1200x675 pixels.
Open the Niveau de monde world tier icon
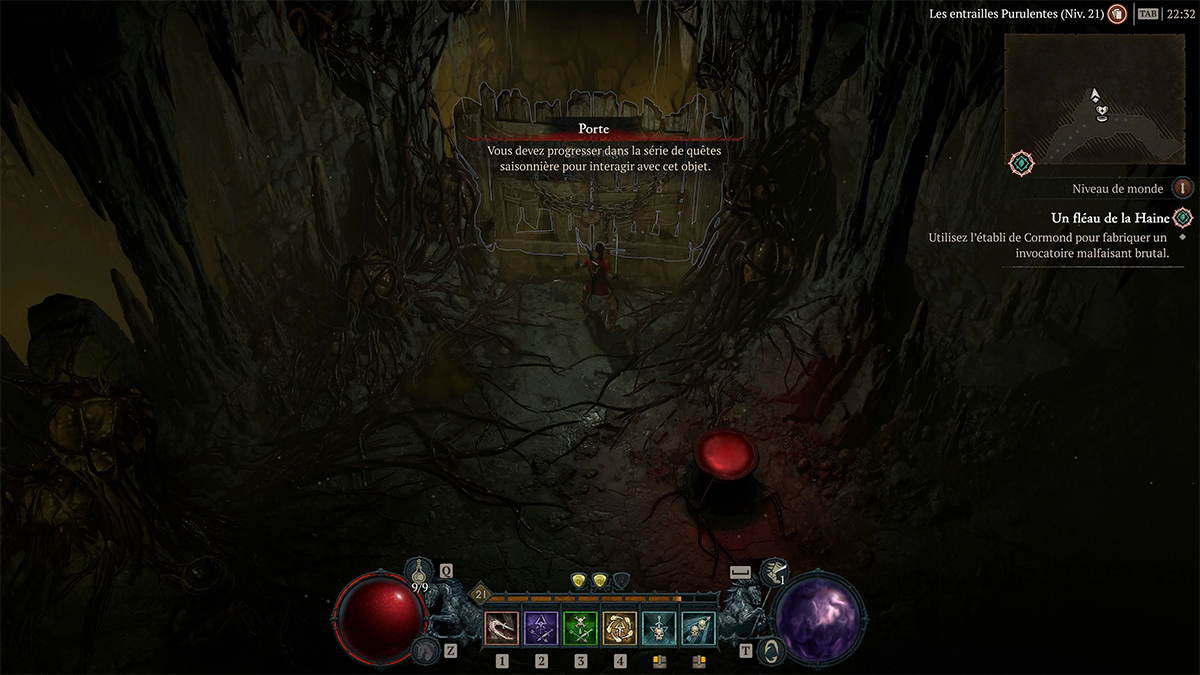pos(1183,188)
